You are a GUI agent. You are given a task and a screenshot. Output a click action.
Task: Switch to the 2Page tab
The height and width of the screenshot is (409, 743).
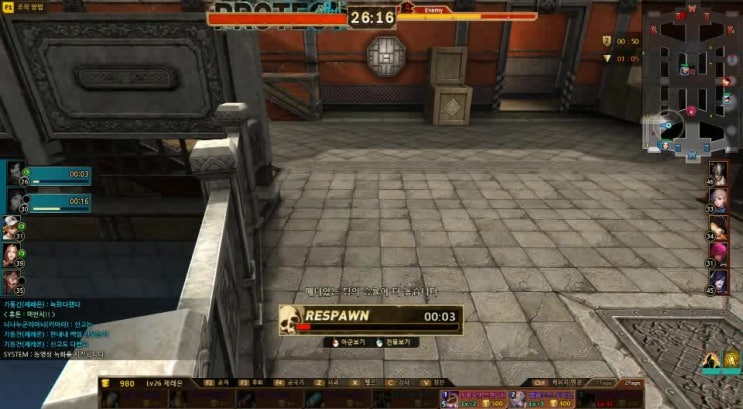coord(632,382)
